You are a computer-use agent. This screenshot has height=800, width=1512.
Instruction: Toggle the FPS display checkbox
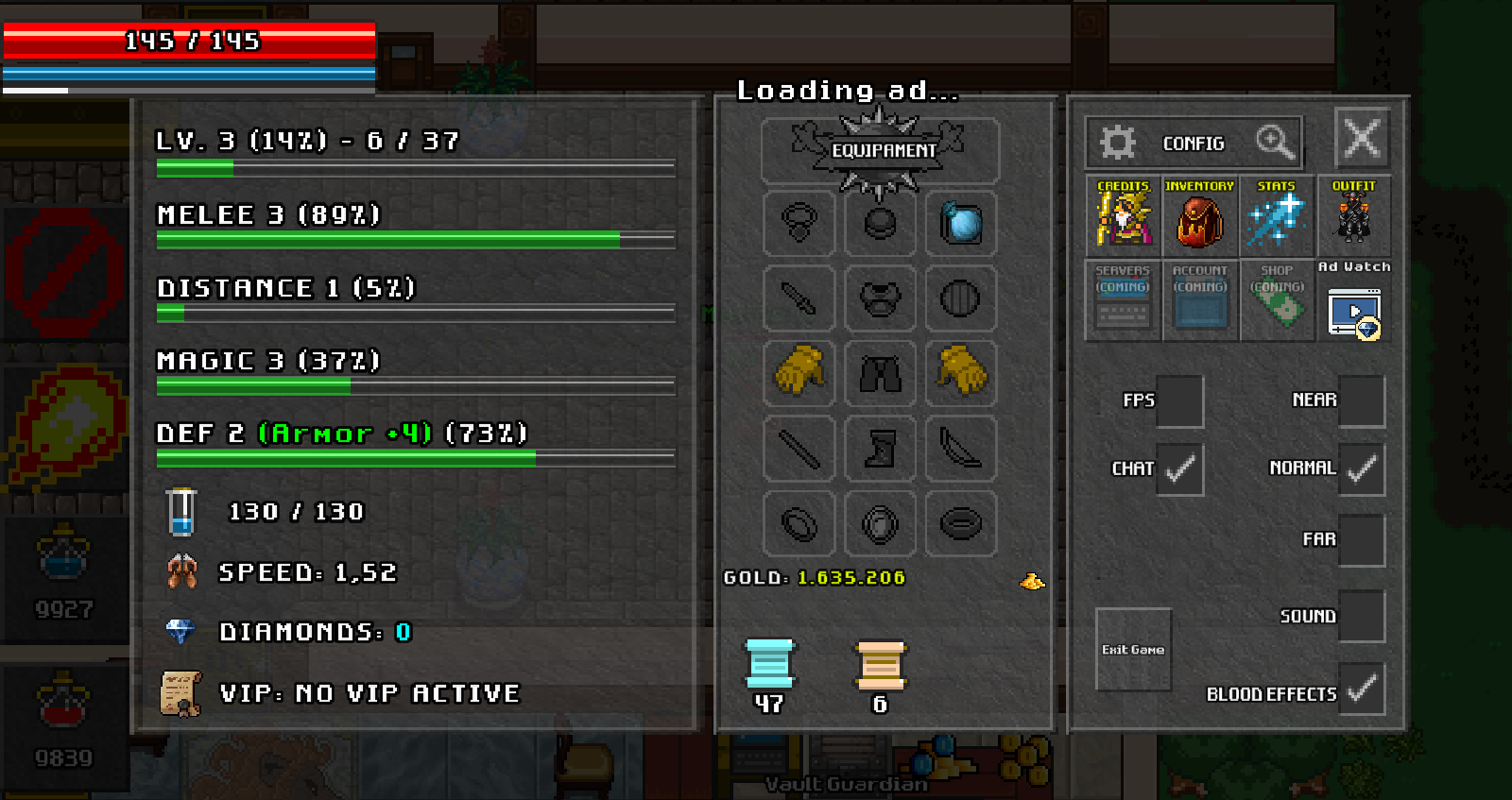(x=1178, y=400)
